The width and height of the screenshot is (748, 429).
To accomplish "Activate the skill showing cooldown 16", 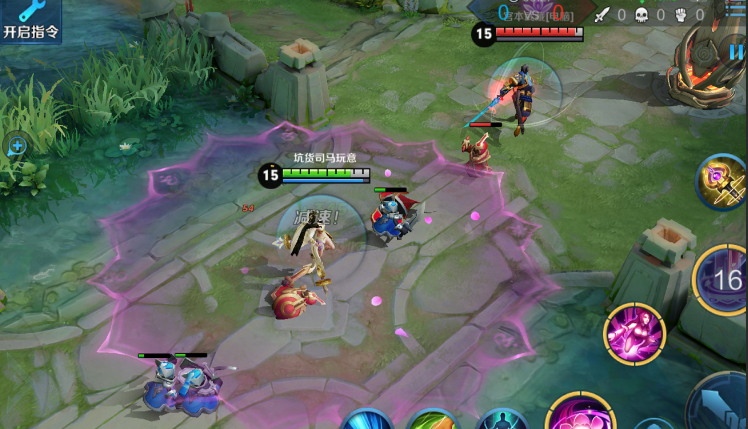I will pos(725,280).
